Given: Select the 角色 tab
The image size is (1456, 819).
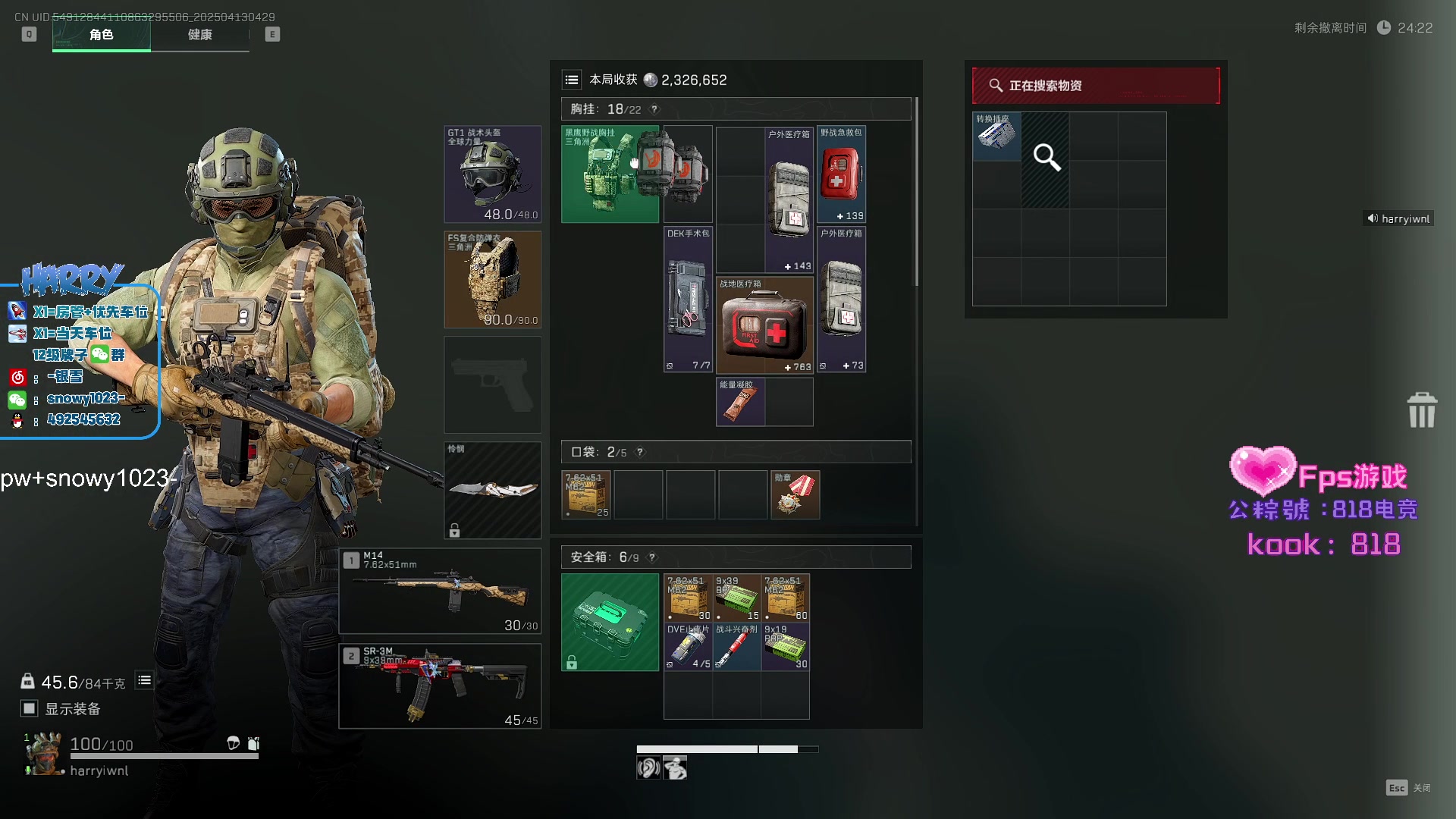Looking at the screenshot, I should 101,35.
